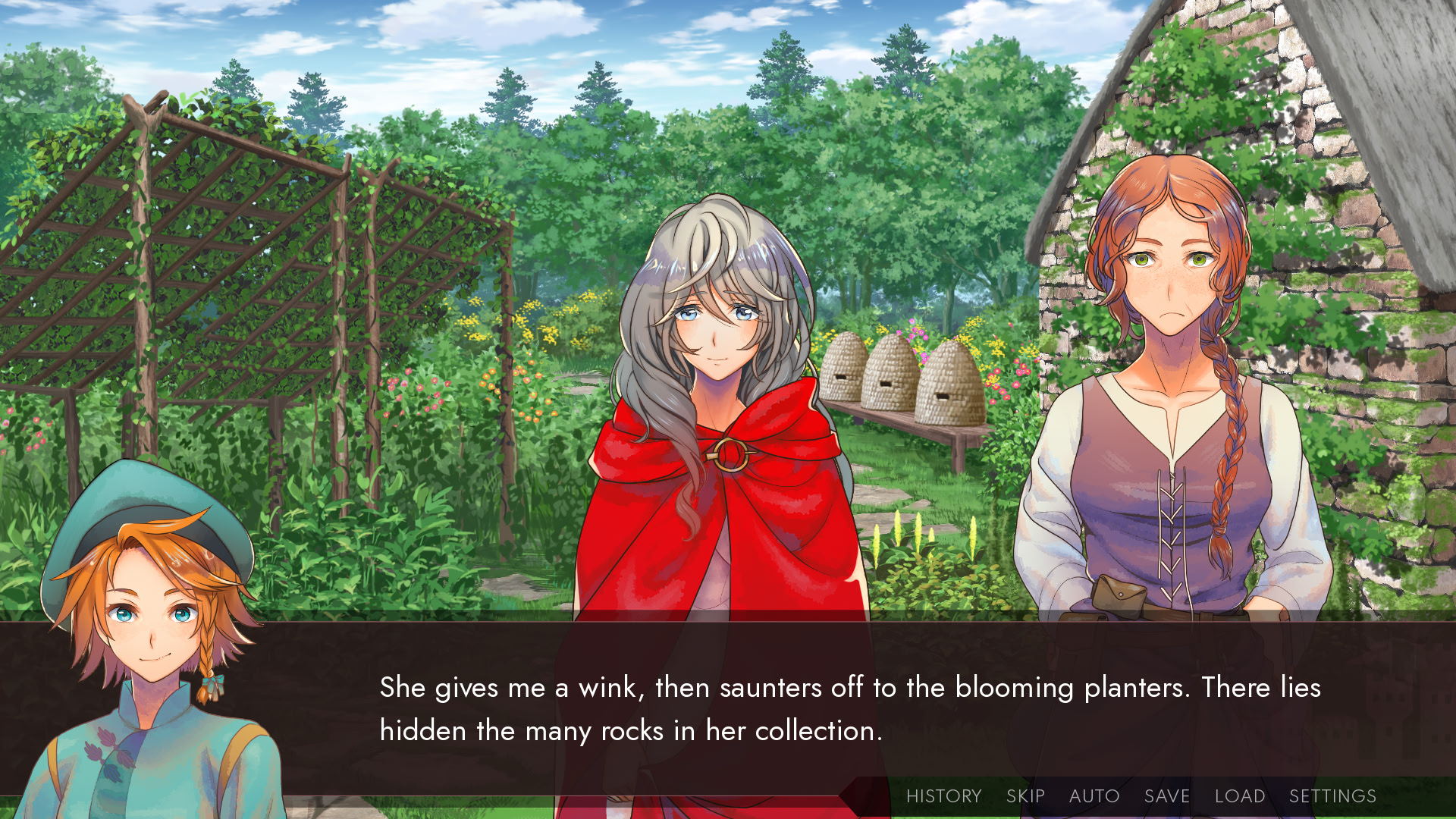Toggle Auto-advance for the text
1456x819 pixels.
coord(1094,795)
